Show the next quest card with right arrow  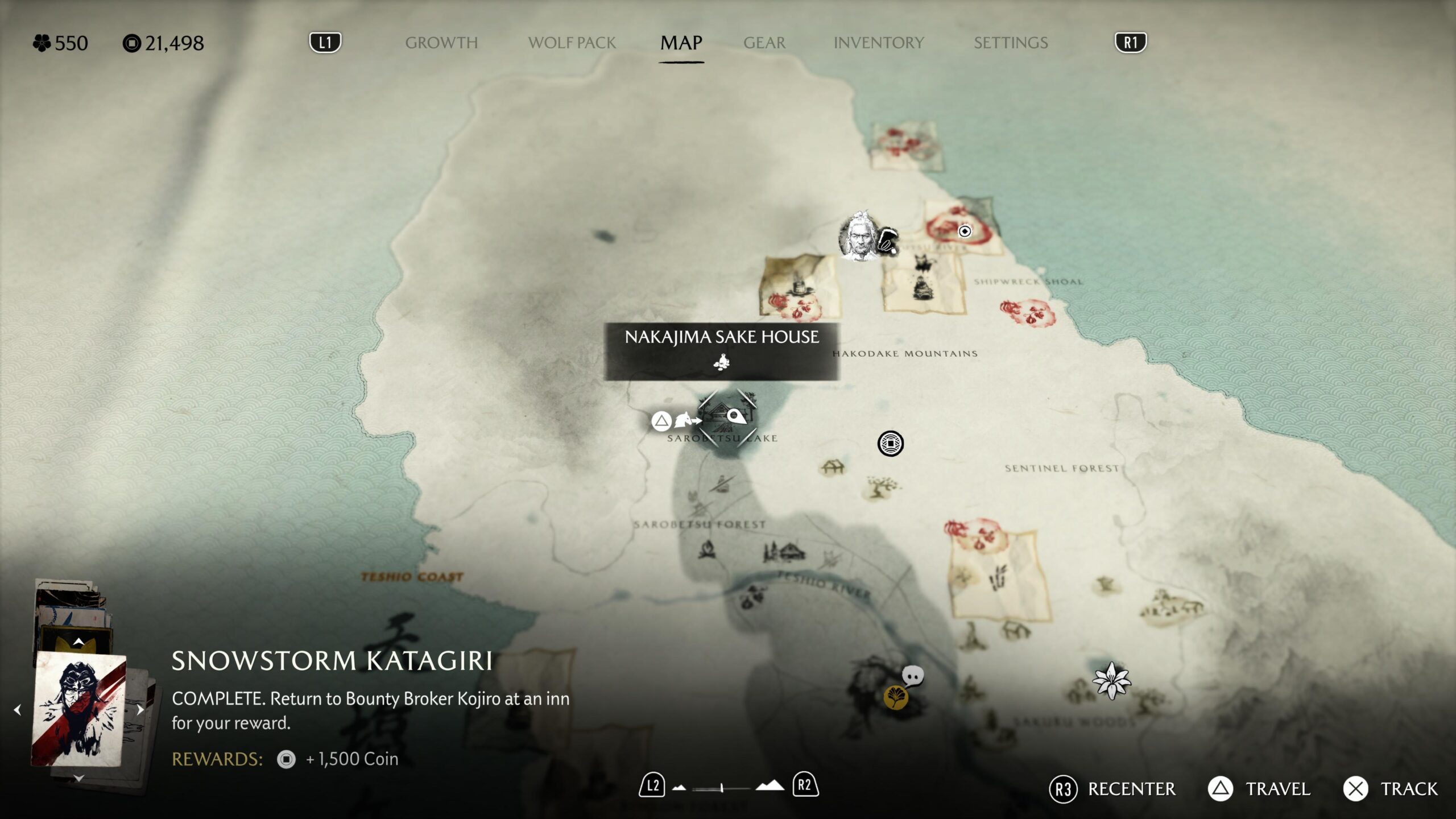coord(140,710)
